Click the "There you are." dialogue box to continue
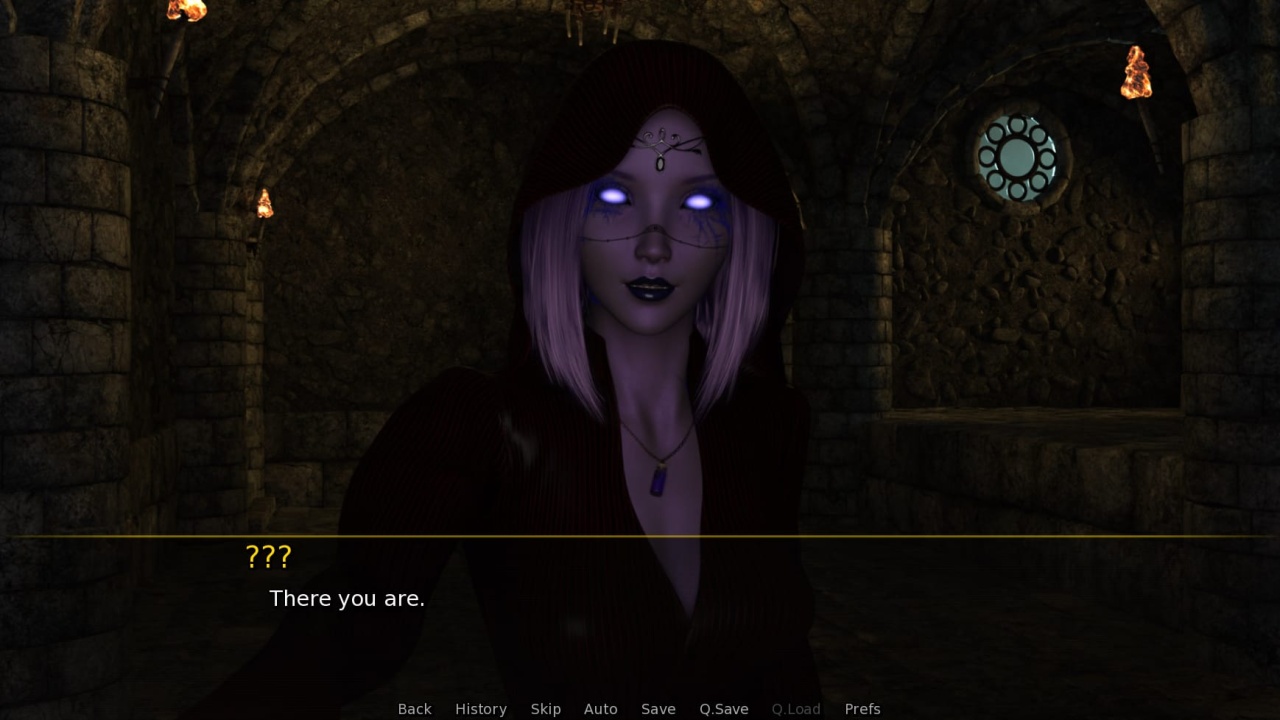The width and height of the screenshot is (1280, 720). coord(640,610)
